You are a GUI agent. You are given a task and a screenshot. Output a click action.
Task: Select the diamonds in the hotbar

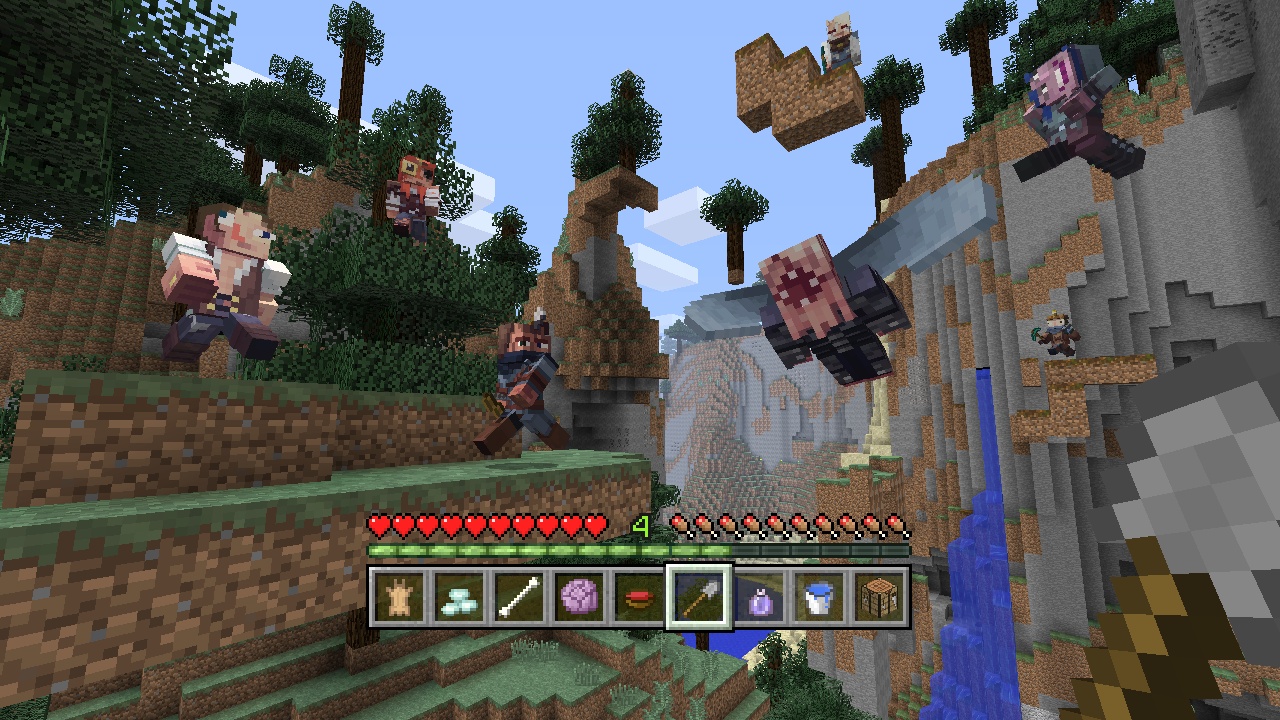(457, 597)
